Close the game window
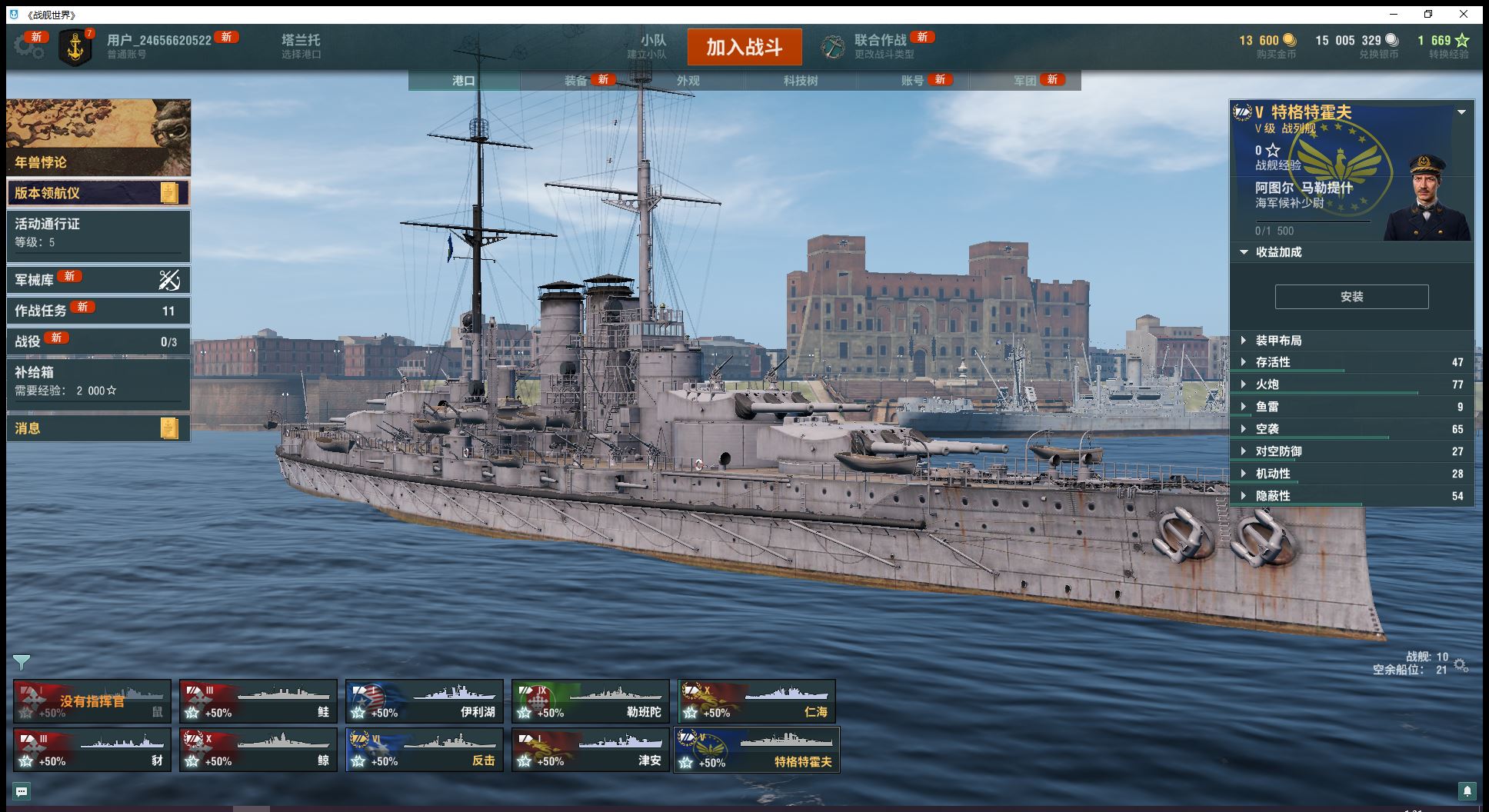The height and width of the screenshot is (812, 1489). click(1464, 14)
